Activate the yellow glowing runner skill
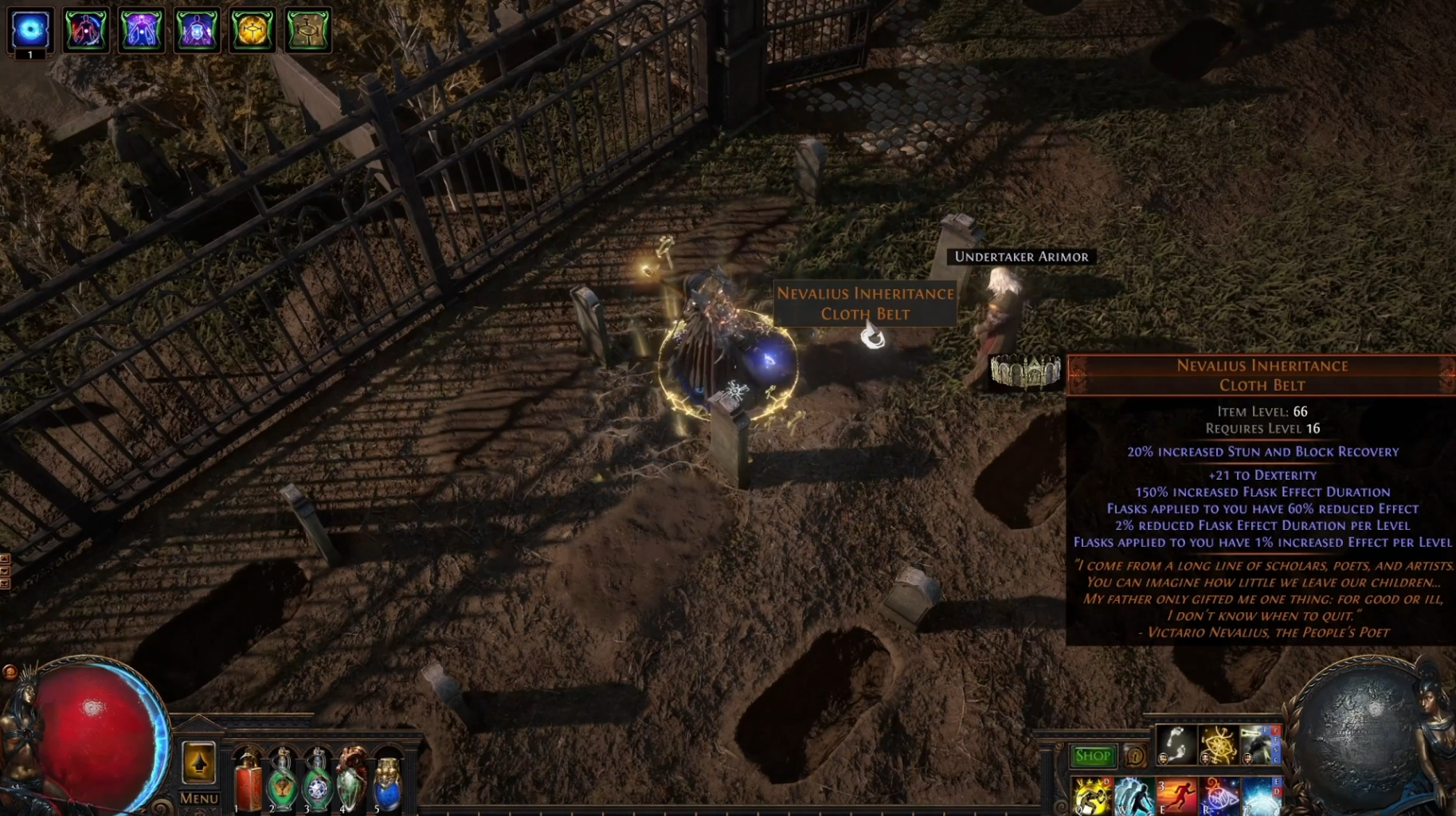The width and height of the screenshot is (1456, 816). click(1091, 796)
